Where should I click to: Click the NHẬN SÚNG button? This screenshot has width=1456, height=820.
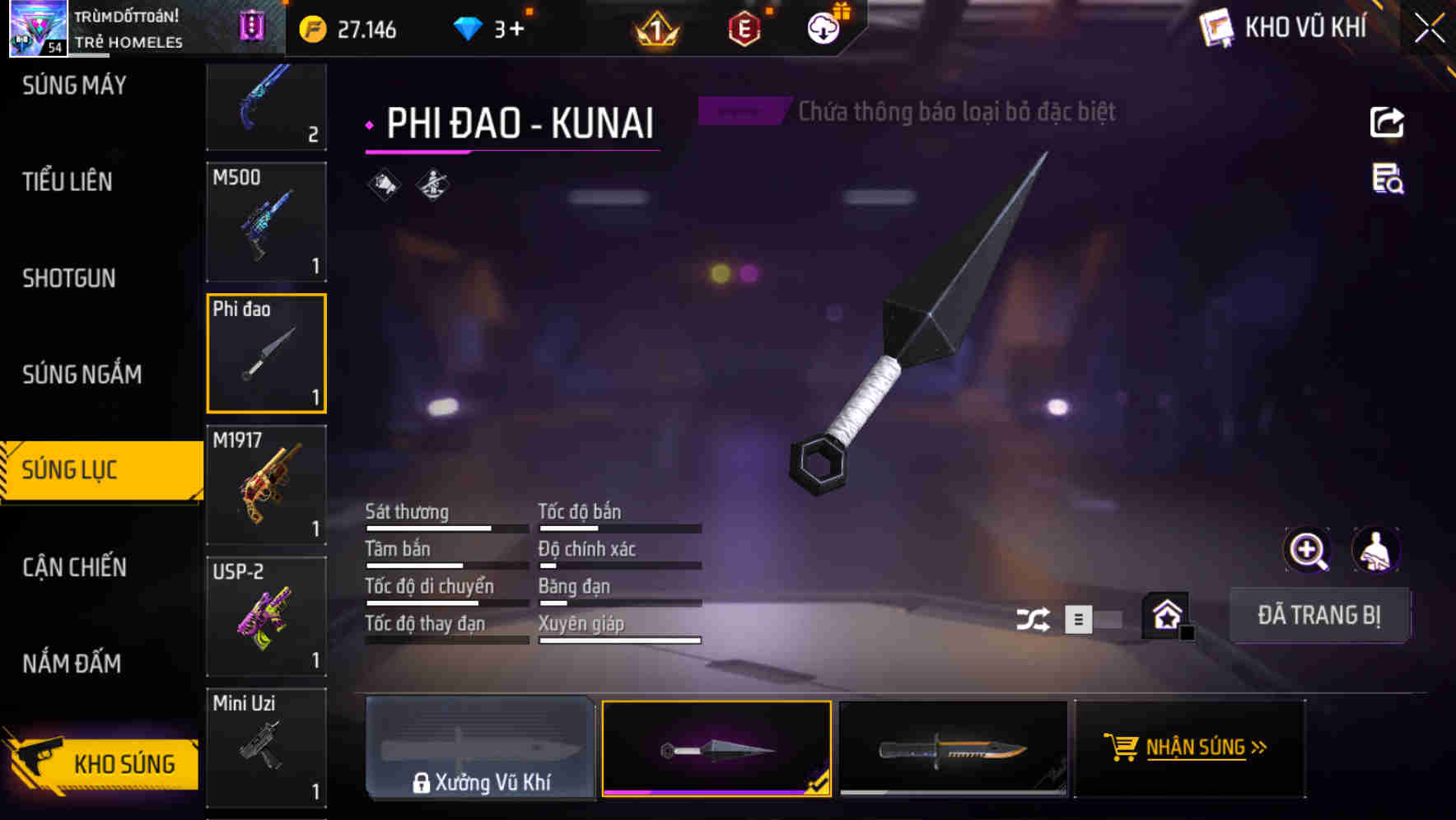coord(1190,748)
